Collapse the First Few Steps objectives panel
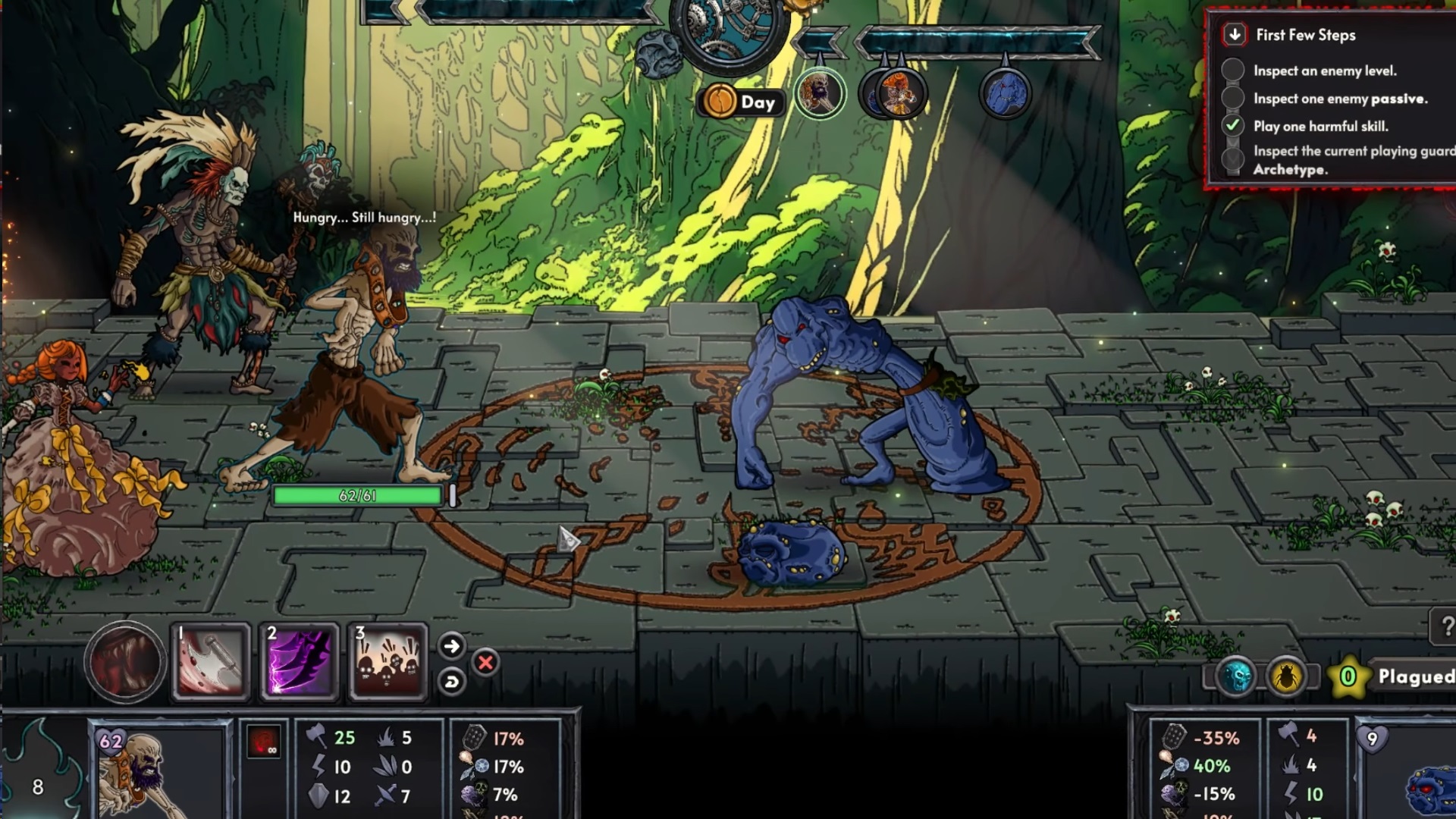Viewport: 1456px width, 819px height. click(1235, 35)
